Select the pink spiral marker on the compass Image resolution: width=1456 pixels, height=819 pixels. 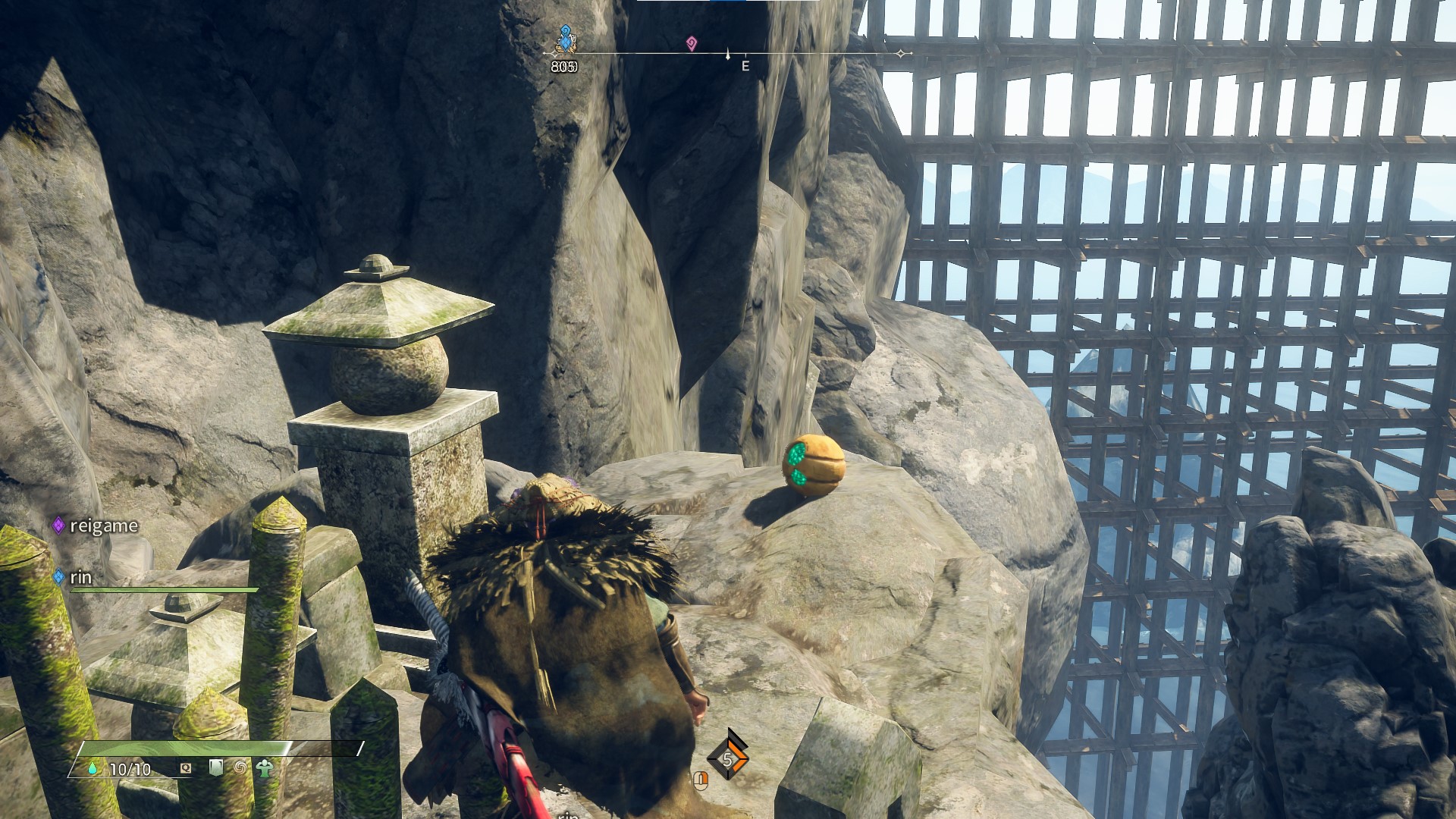(692, 43)
